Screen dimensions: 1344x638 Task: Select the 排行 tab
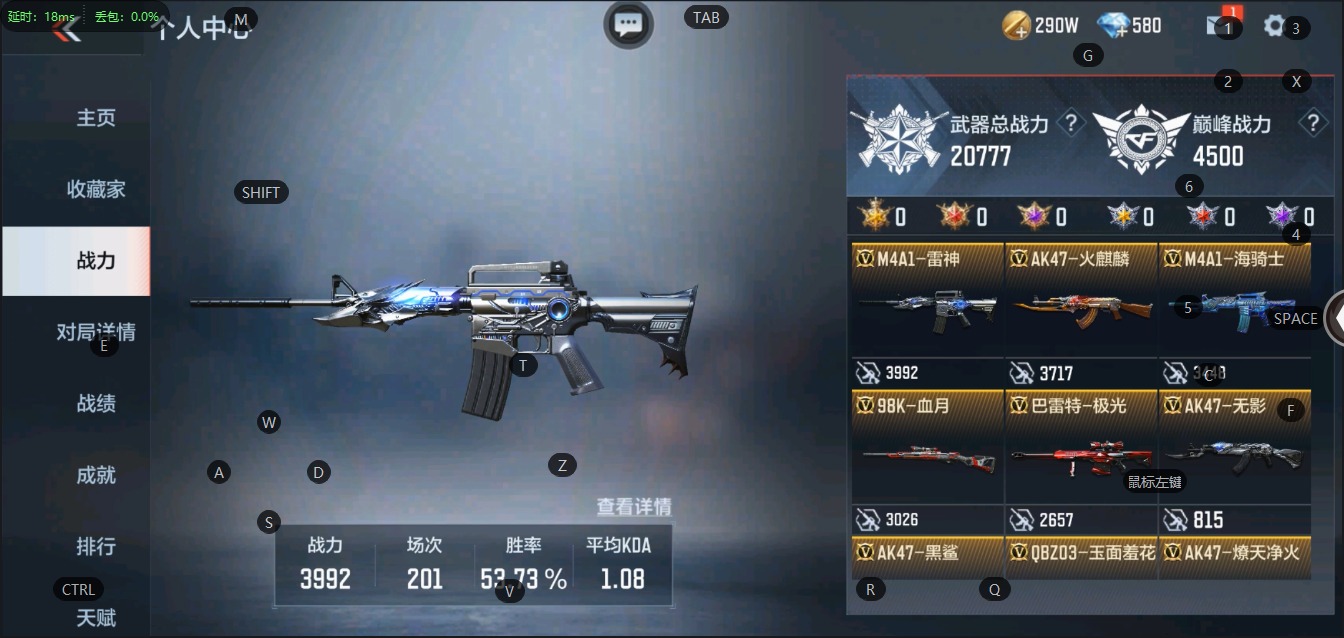pyautogui.click(x=96, y=547)
